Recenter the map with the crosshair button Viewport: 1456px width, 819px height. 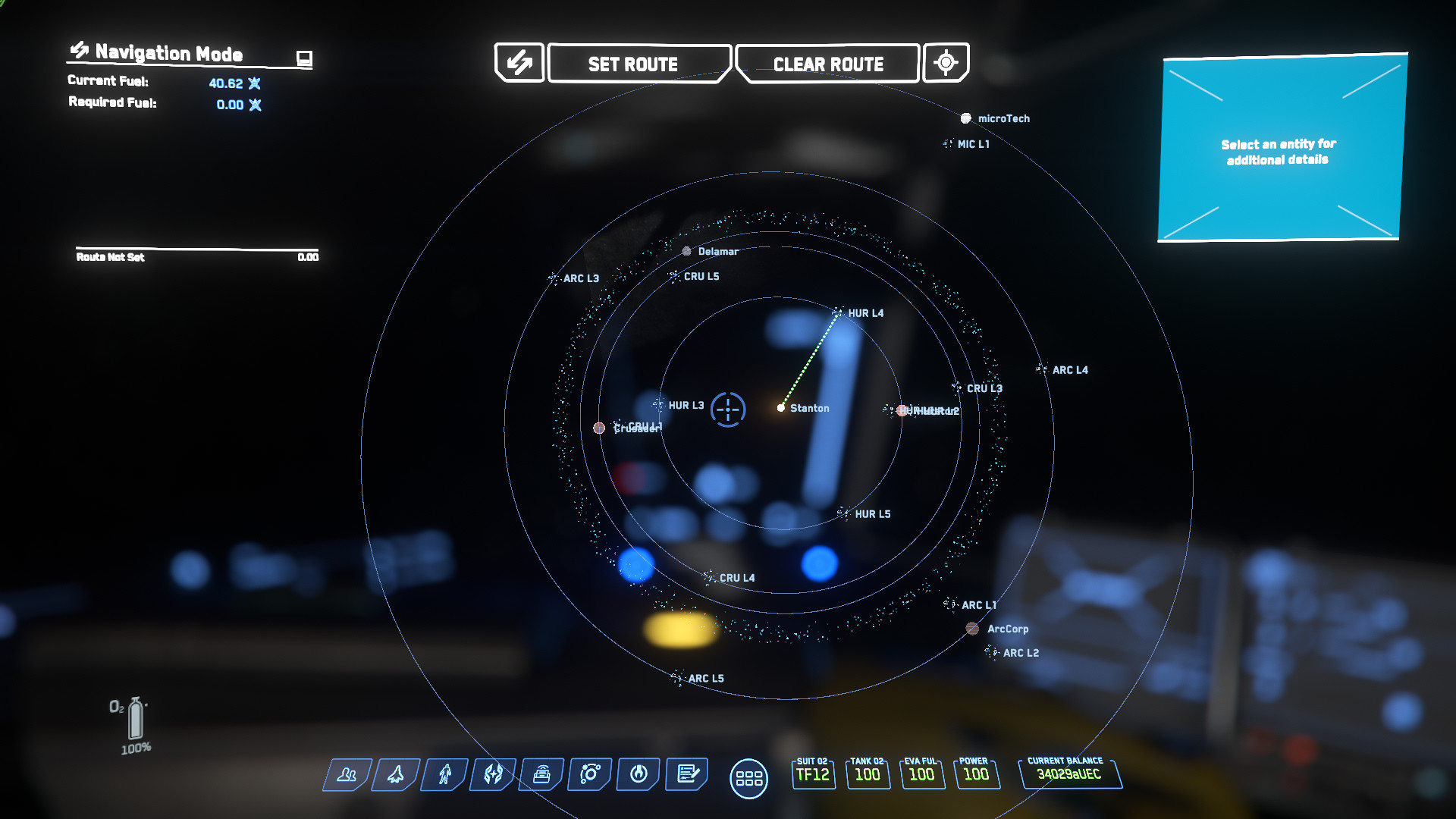pos(946,63)
